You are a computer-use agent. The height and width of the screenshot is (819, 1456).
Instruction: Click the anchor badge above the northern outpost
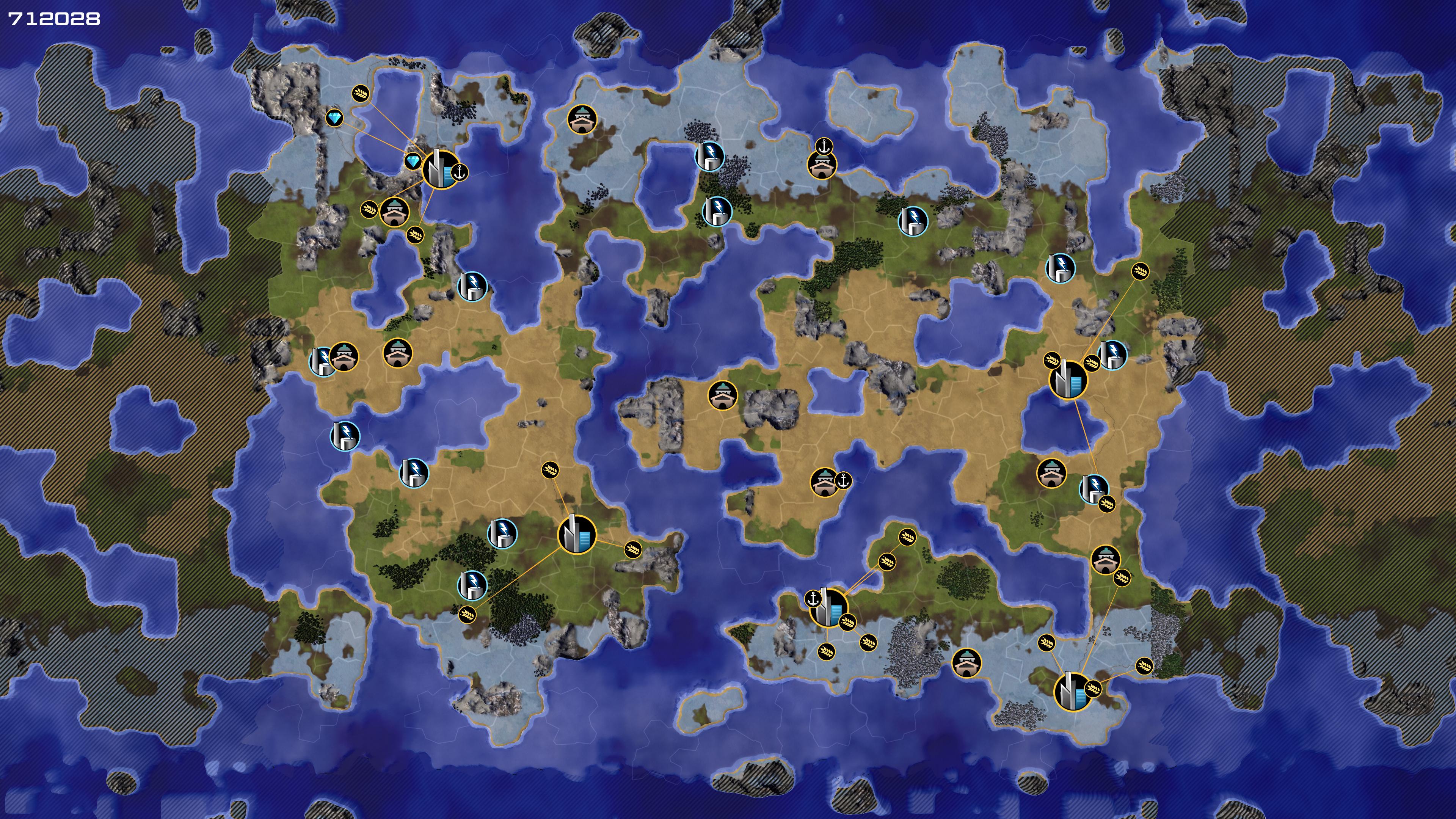click(824, 146)
